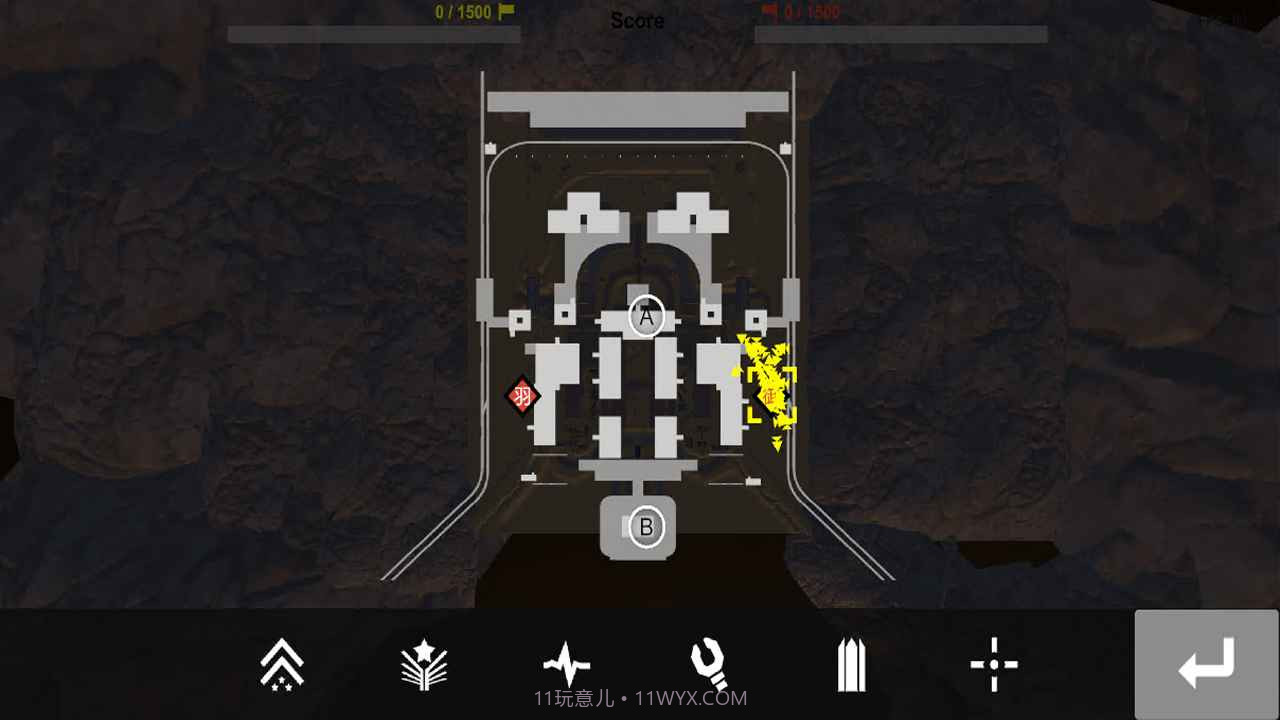Select the barricade fortification icon

click(852, 662)
